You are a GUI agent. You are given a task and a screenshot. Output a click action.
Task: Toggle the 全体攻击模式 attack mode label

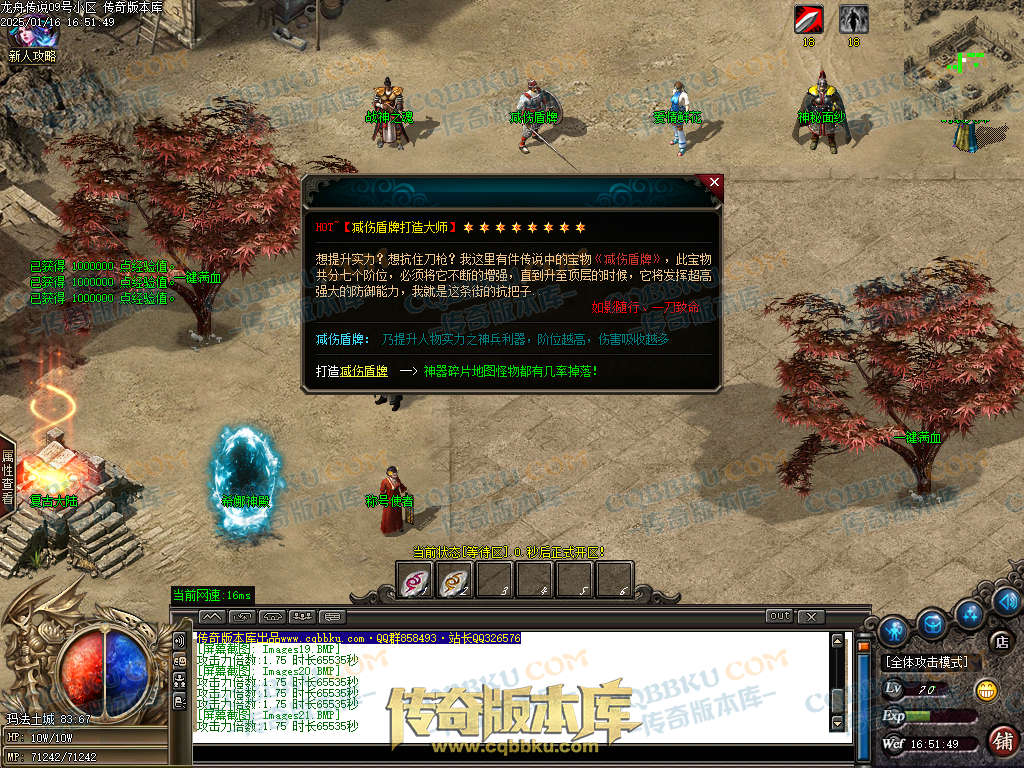click(926, 662)
